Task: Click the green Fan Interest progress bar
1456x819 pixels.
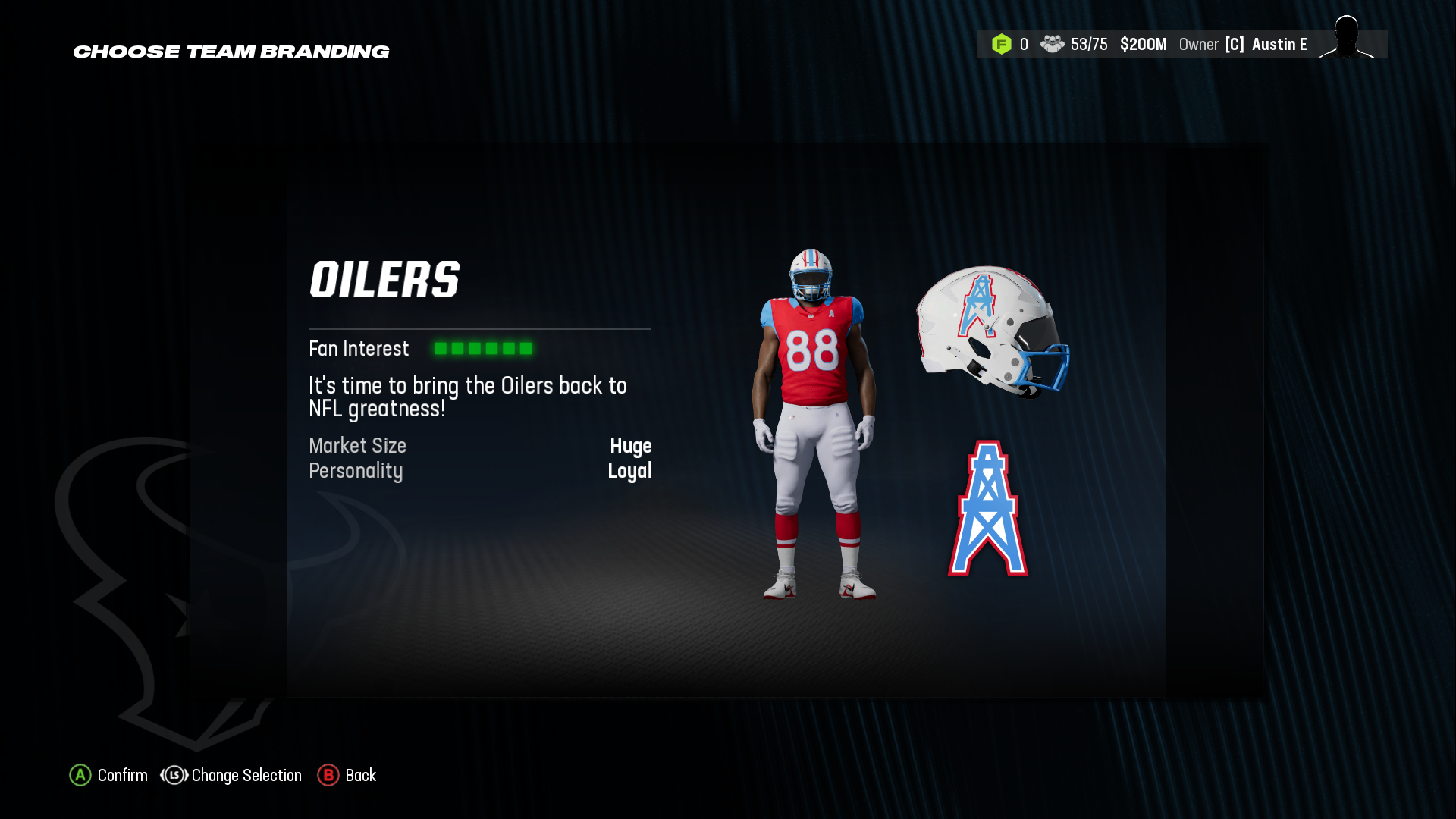Action: [483, 348]
